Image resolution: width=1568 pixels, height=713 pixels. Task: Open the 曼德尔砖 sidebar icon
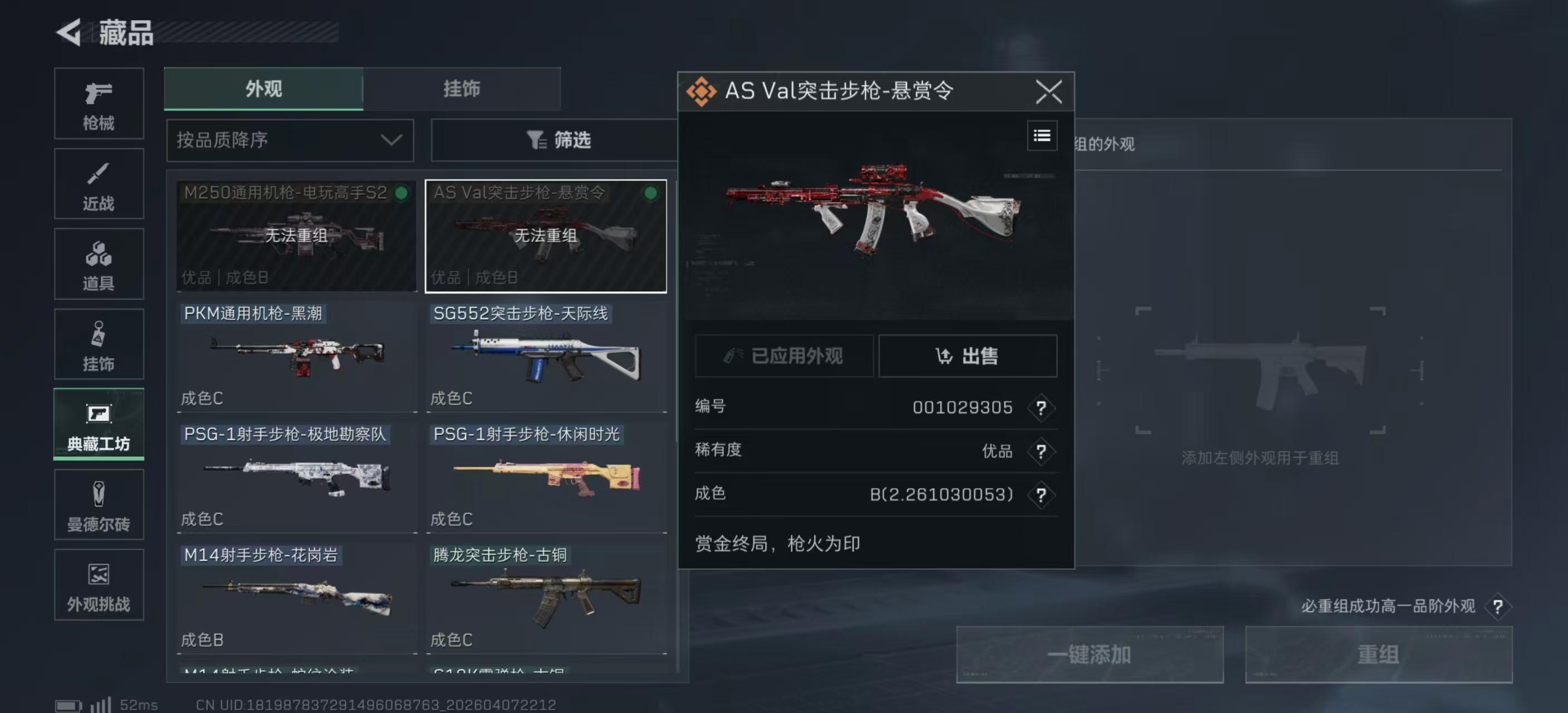coord(98,505)
